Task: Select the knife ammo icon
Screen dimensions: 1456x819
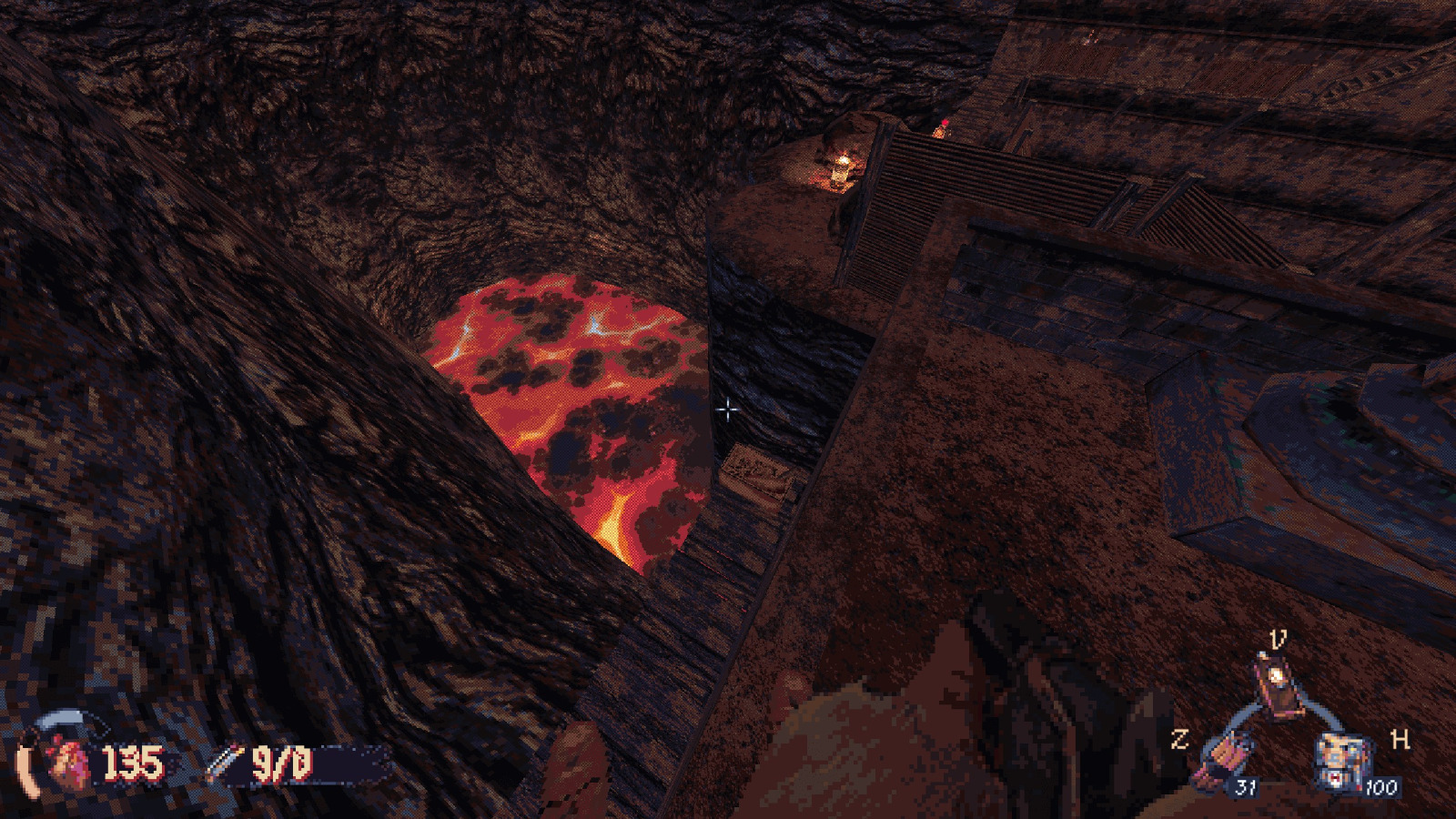Action: (x=225, y=762)
